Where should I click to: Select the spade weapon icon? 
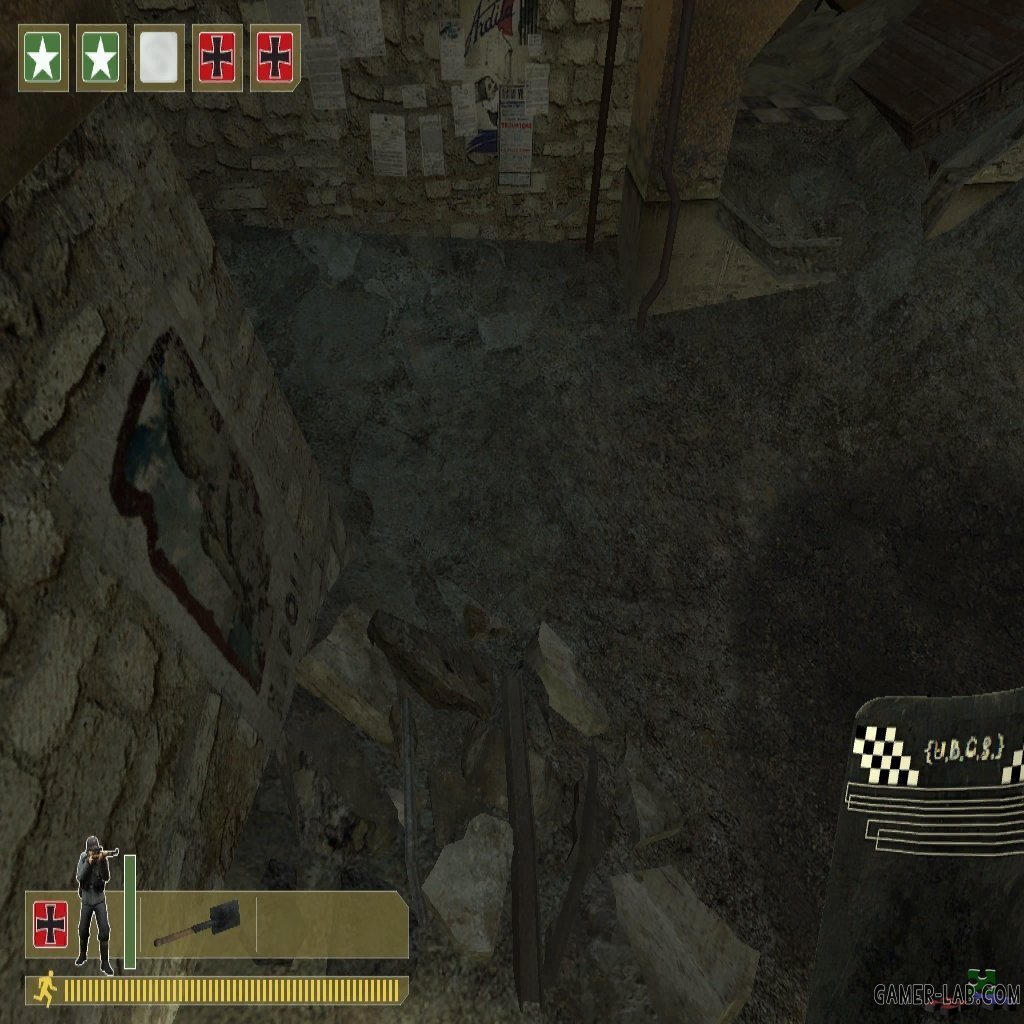[x=196, y=926]
